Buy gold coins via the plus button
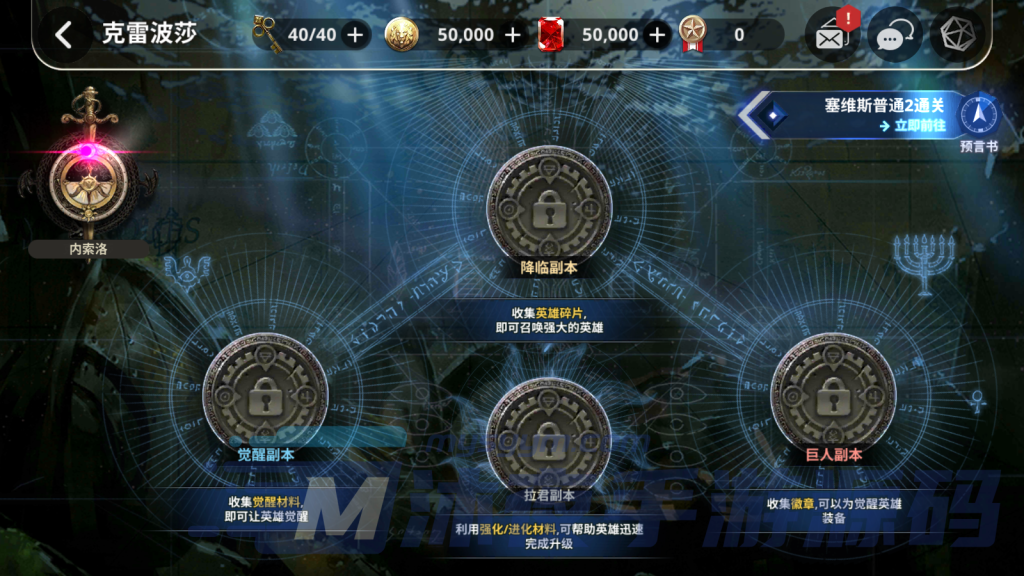Viewport: 1024px width, 576px height. (513, 35)
